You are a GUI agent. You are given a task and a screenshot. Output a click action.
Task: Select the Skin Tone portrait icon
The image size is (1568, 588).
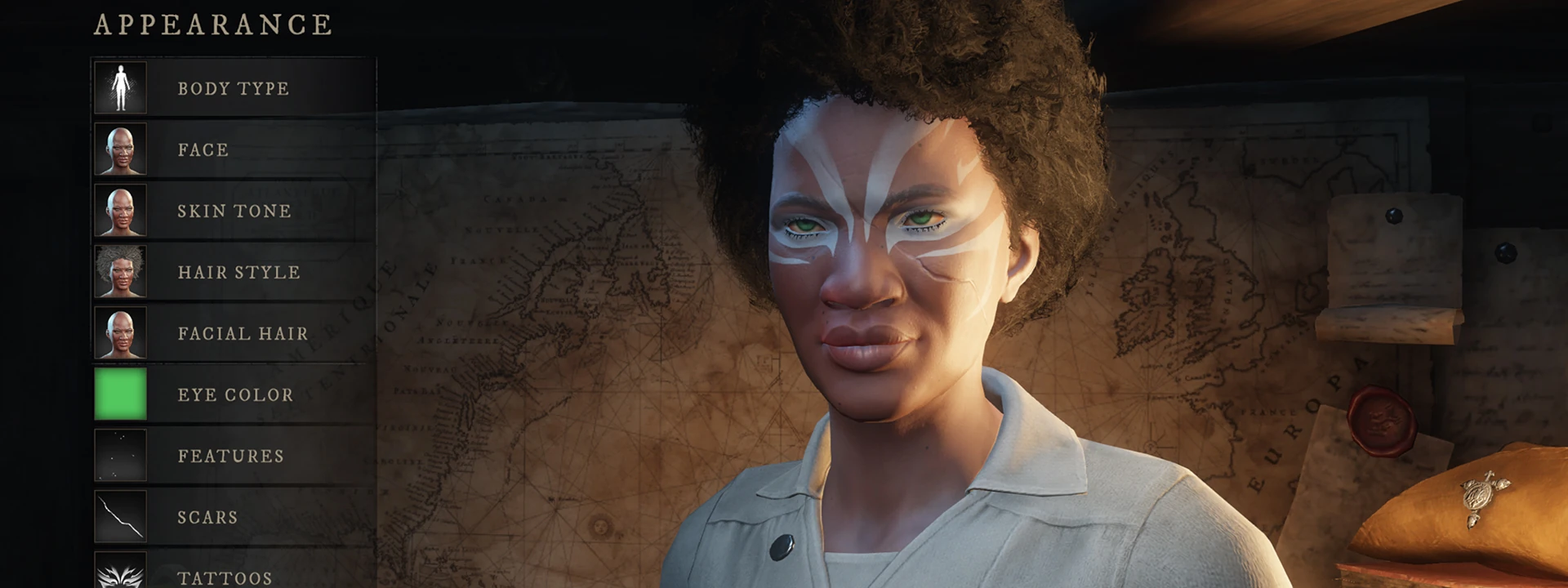point(121,211)
